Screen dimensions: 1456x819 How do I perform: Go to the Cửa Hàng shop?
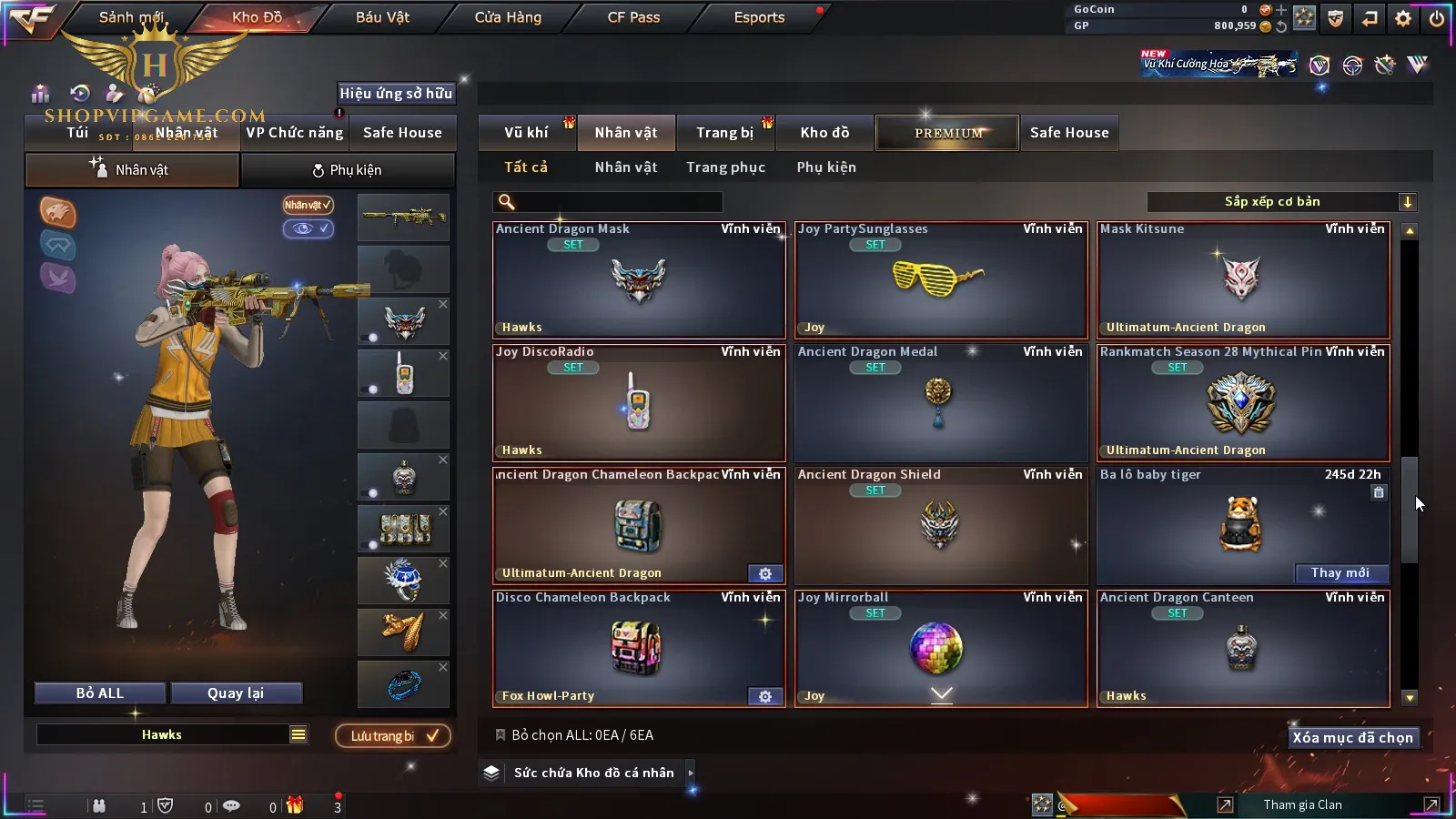click(508, 17)
